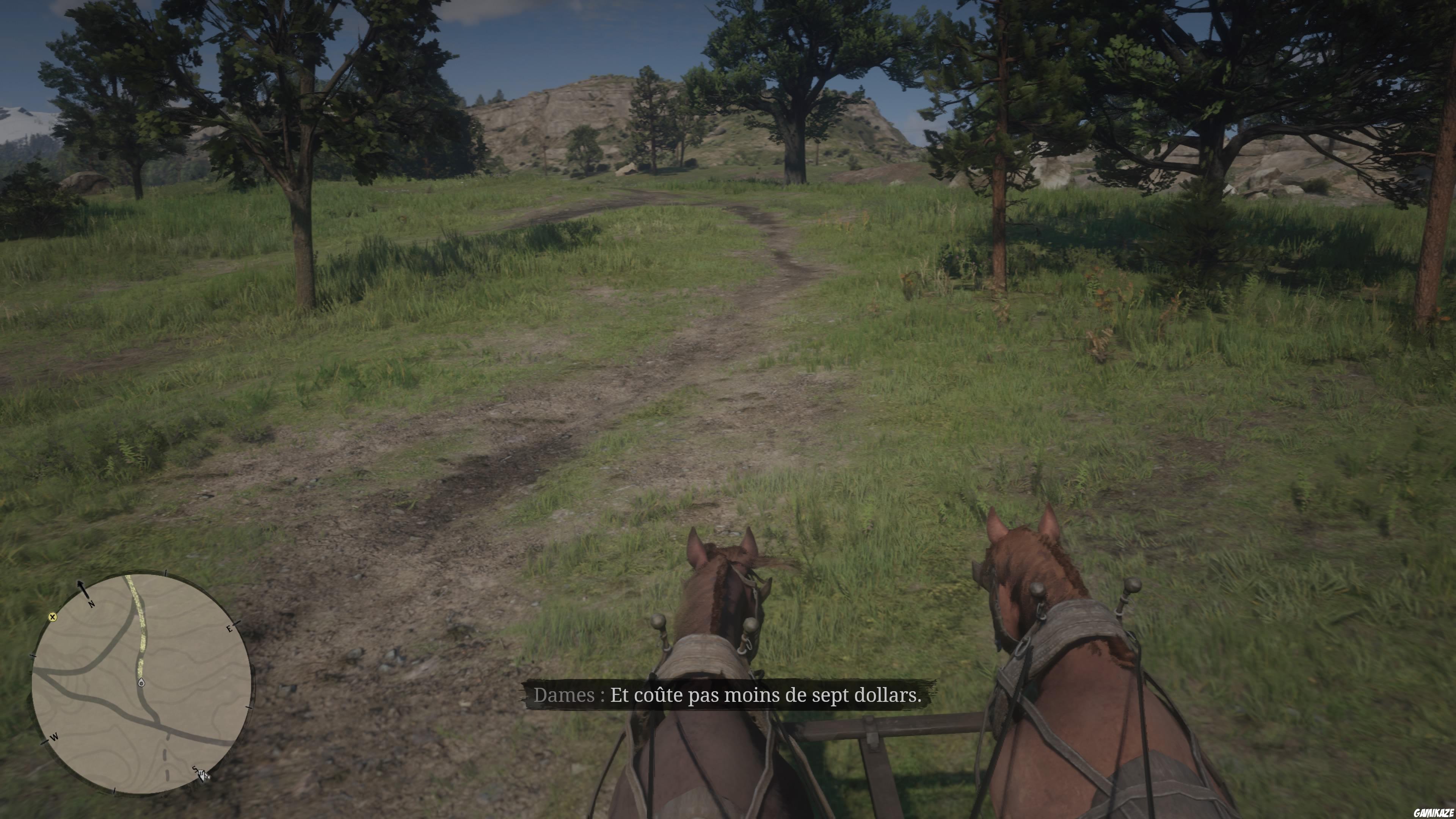Click the N cardinal letter on the minimap
Viewport: 1456px width, 819px height.
click(91, 605)
